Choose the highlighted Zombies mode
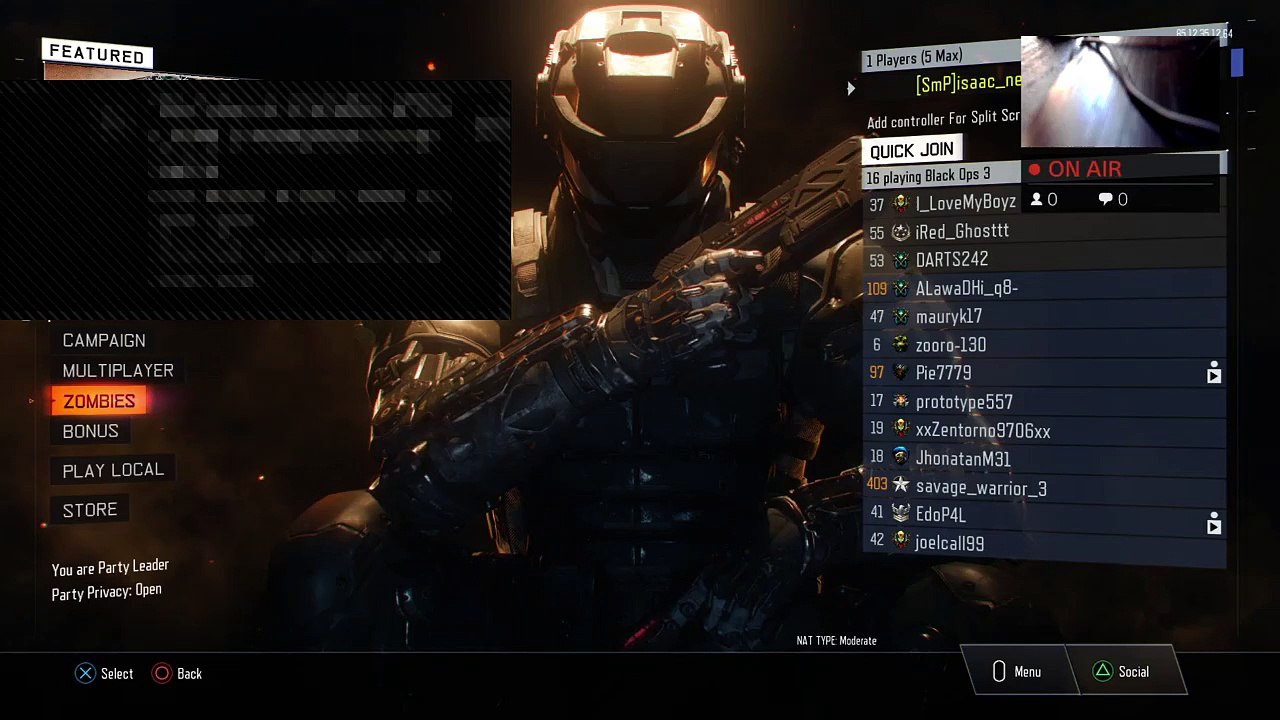Image resolution: width=1280 pixels, height=720 pixels. [x=99, y=401]
